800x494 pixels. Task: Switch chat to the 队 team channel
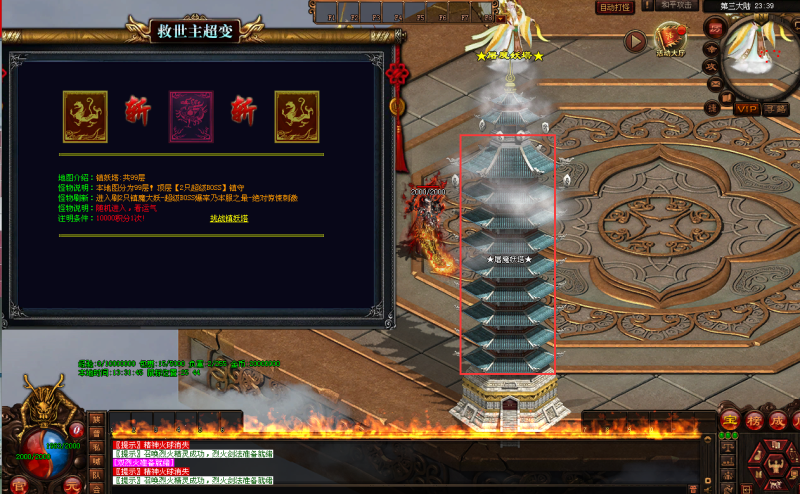coord(96,474)
